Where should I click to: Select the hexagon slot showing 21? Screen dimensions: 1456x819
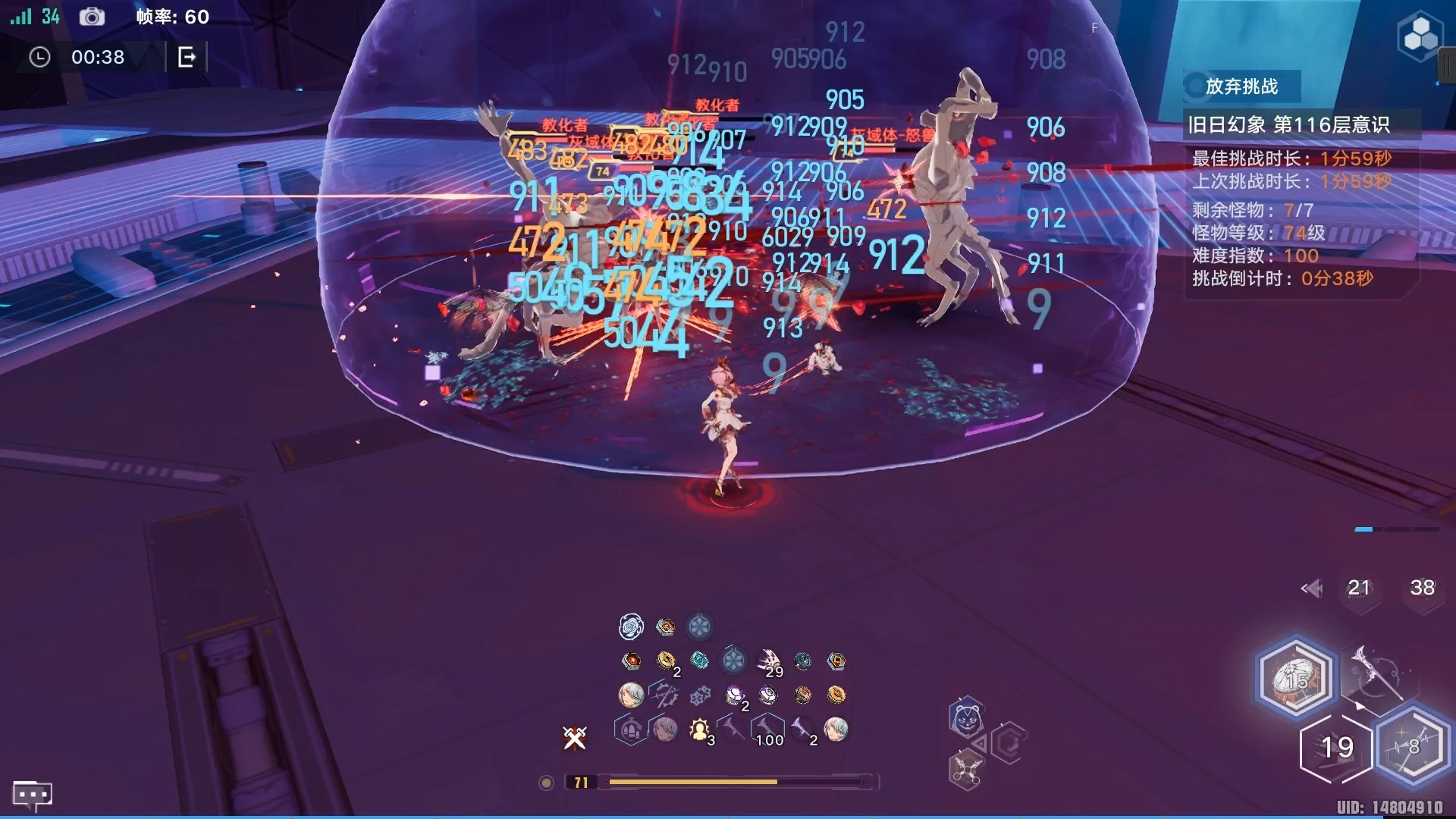[x=1358, y=588]
